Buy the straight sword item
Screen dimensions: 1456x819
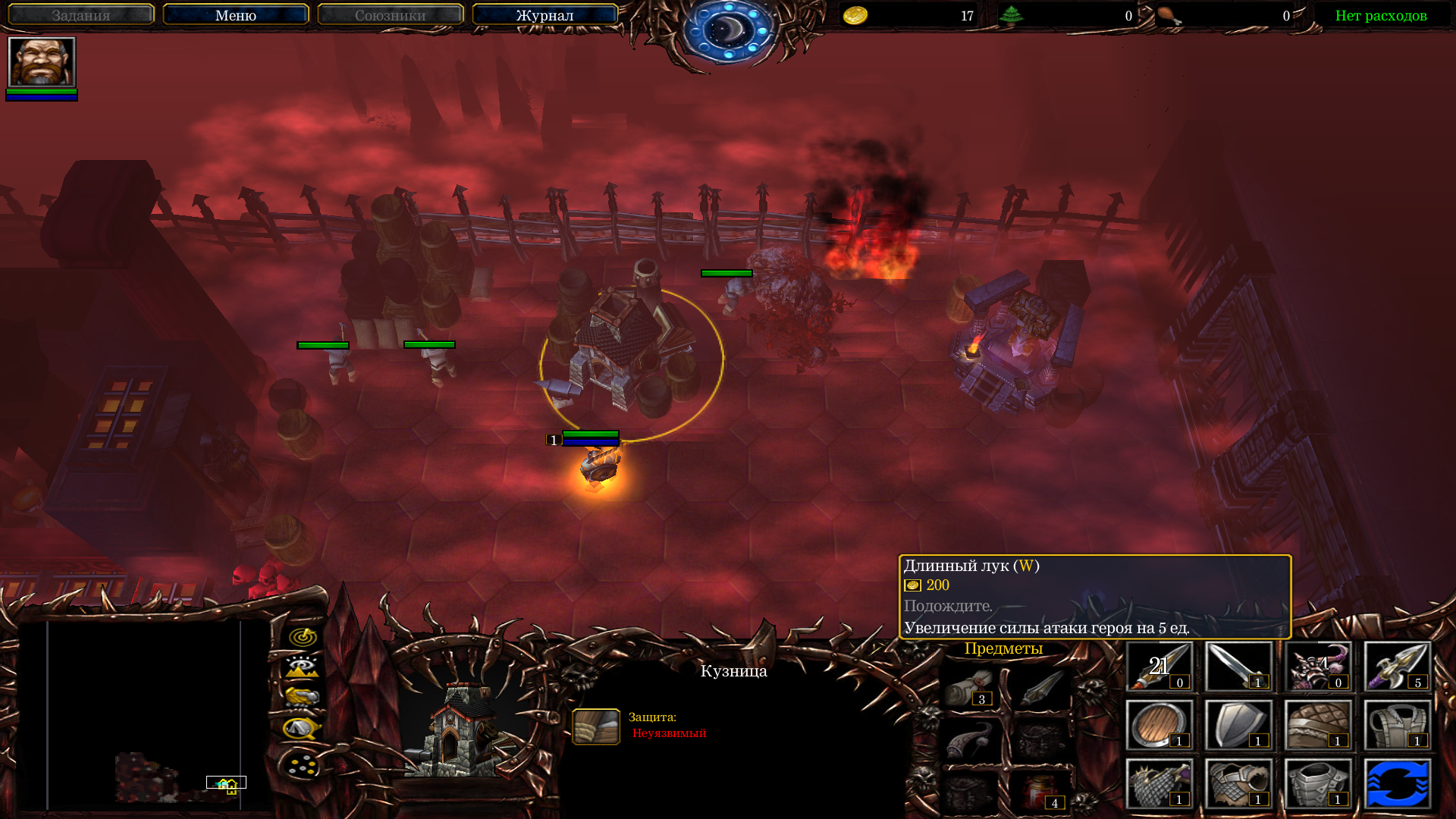1238,667
